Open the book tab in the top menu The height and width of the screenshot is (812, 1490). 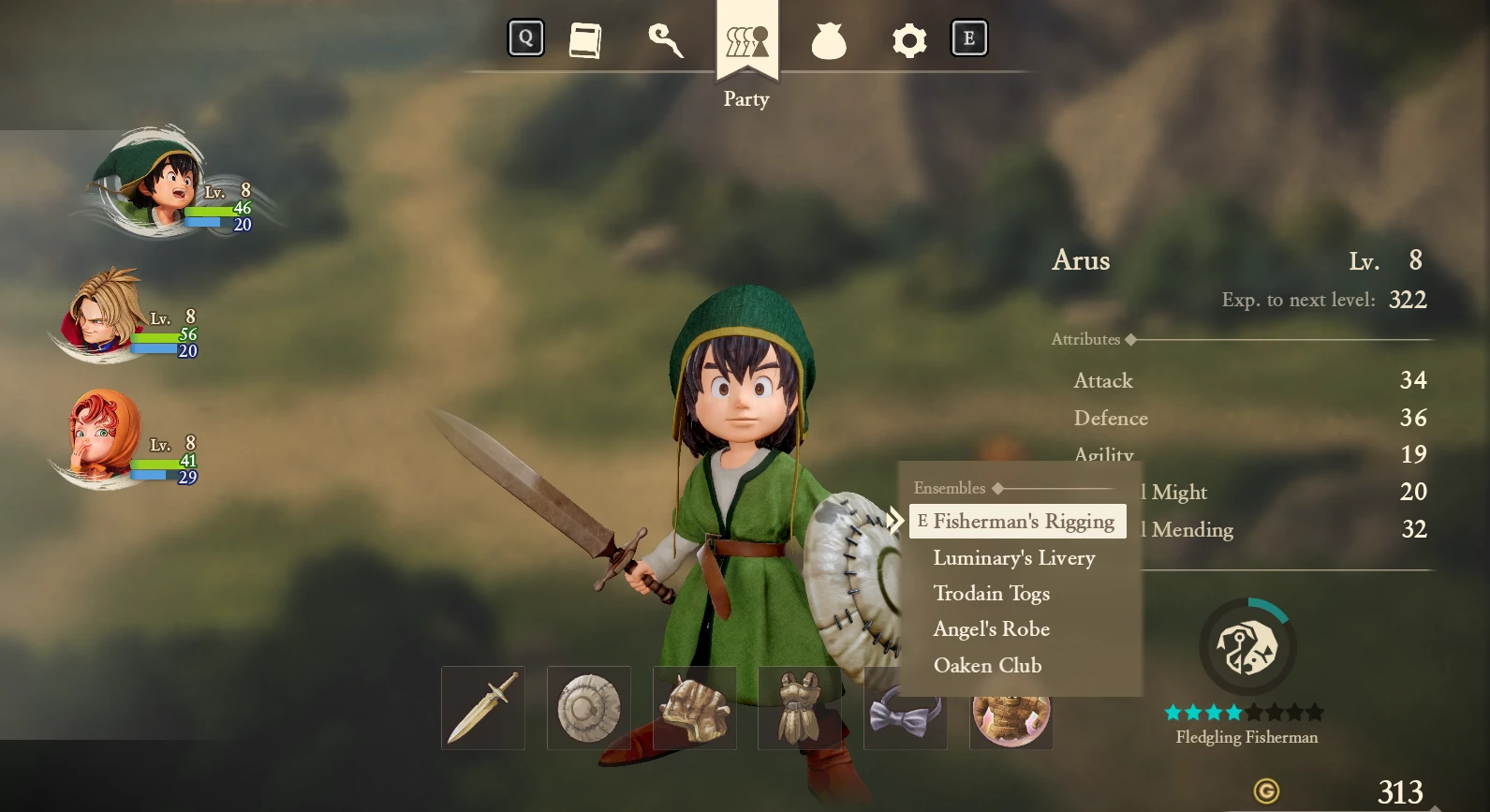pyautogui.click(x=585, y=40)
